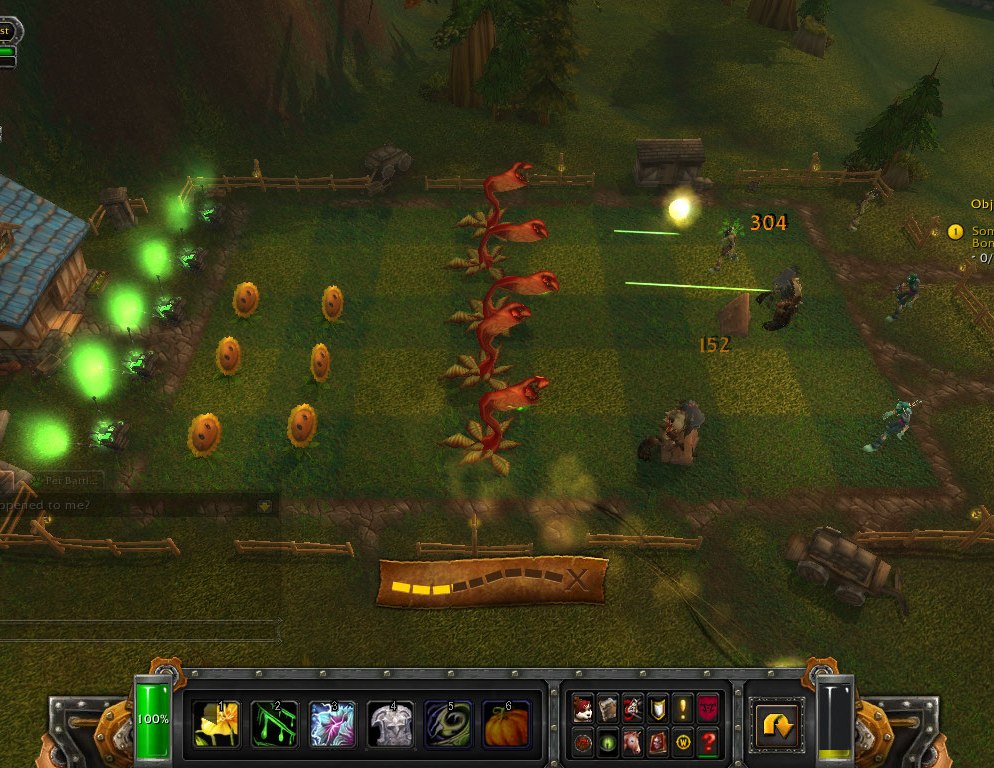
Task: Open the green eye group finder icon
Action: tap(607, 742)
